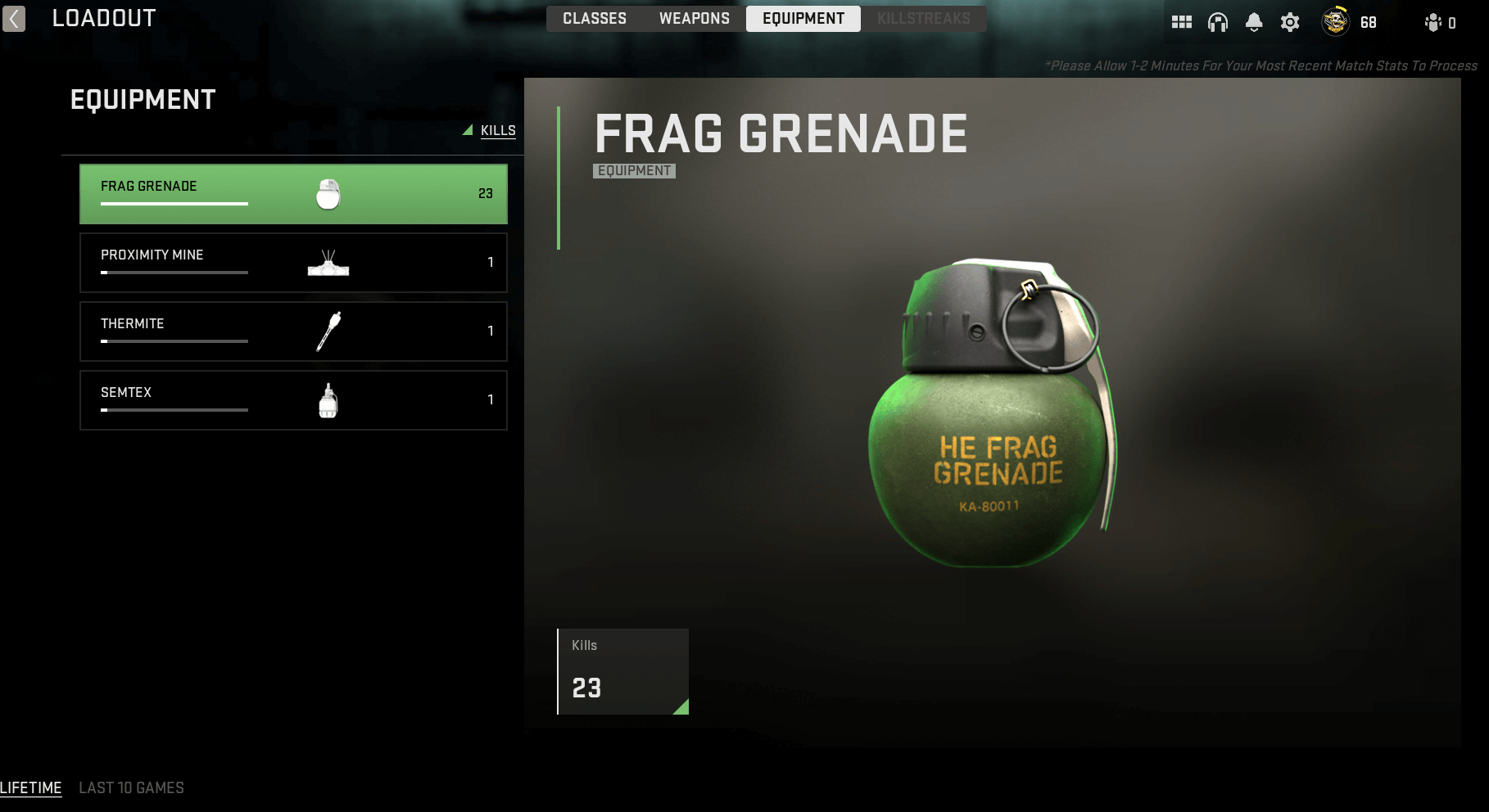1489x812 pixels.
Task: Open the settings gear
Action: click(x=1289, y=22)
